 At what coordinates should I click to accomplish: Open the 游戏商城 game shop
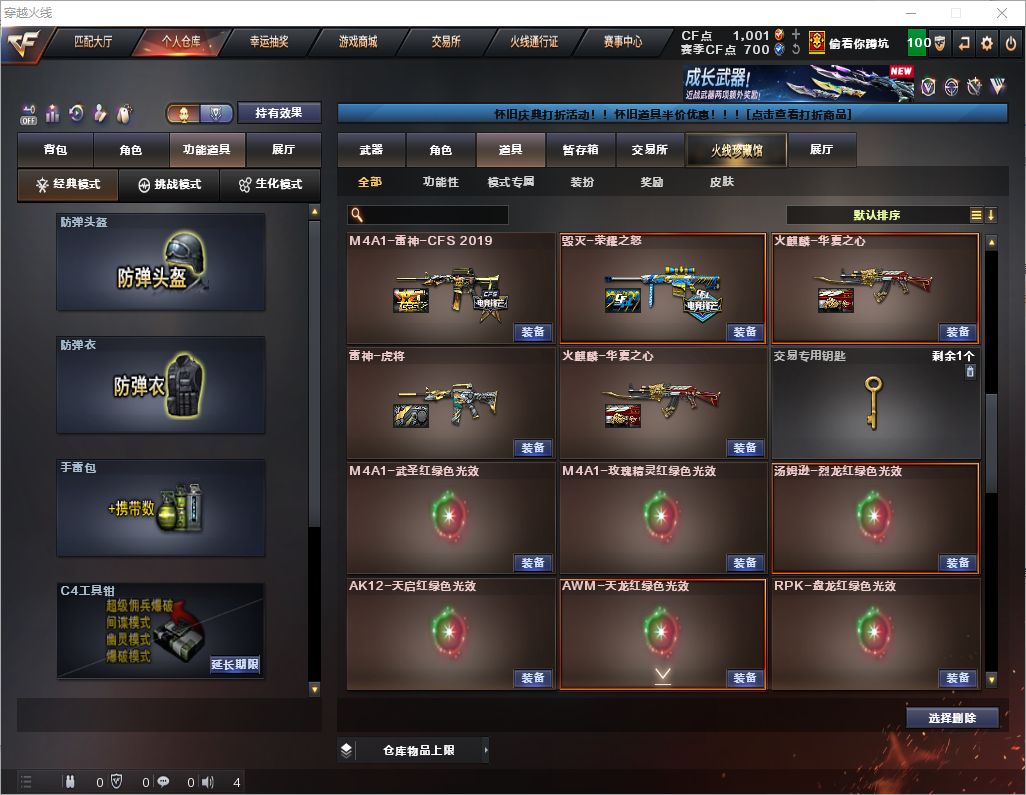(x=357, y=42)
